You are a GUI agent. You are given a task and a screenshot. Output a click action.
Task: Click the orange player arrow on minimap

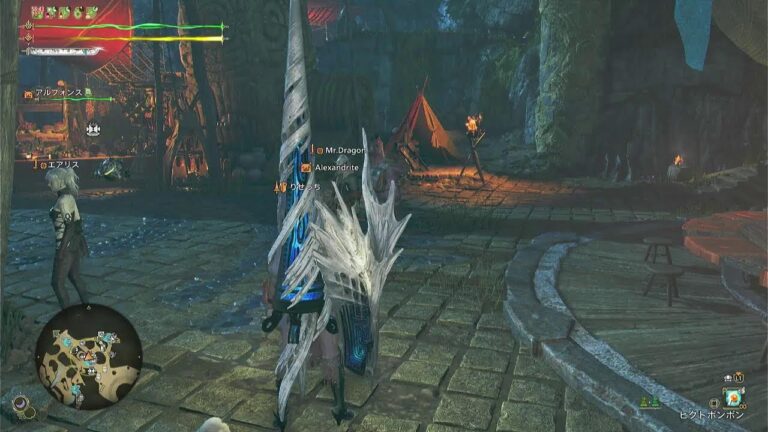(x=90, y=356)
